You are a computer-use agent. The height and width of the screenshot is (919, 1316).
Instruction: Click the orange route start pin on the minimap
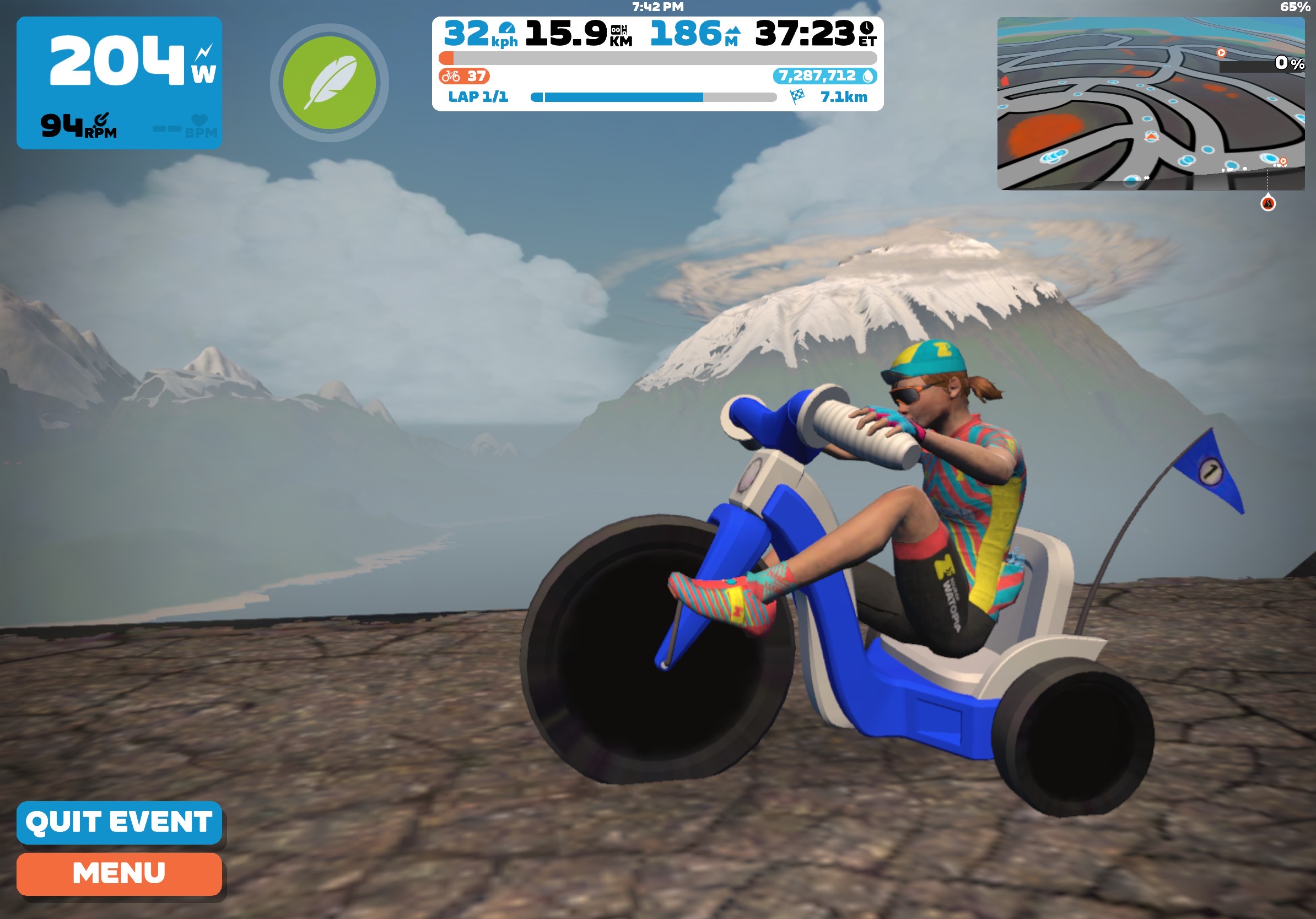pyautogui.click(x=1222, y=53)
